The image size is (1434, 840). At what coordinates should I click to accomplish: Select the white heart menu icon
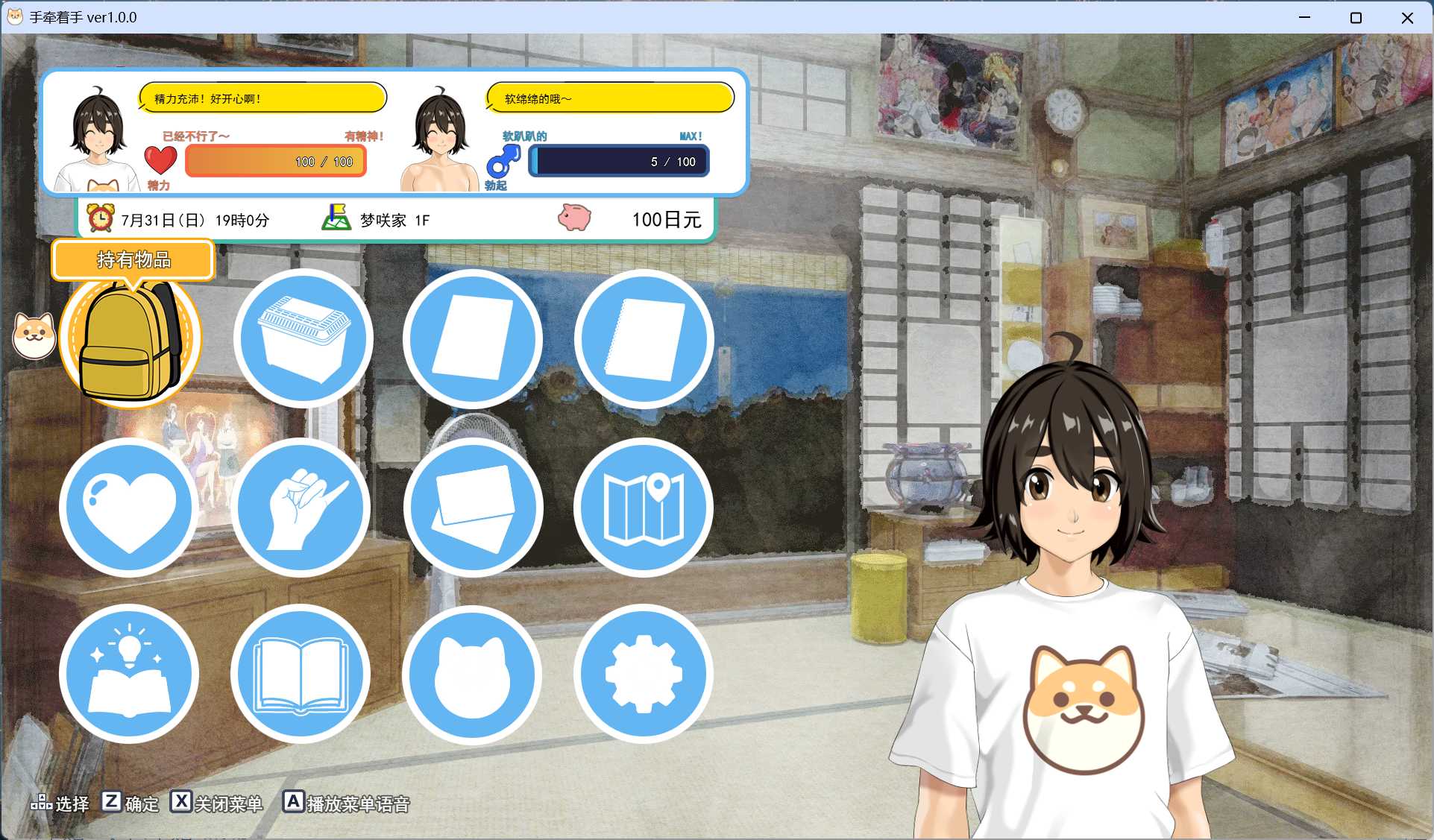click(129, 508)
